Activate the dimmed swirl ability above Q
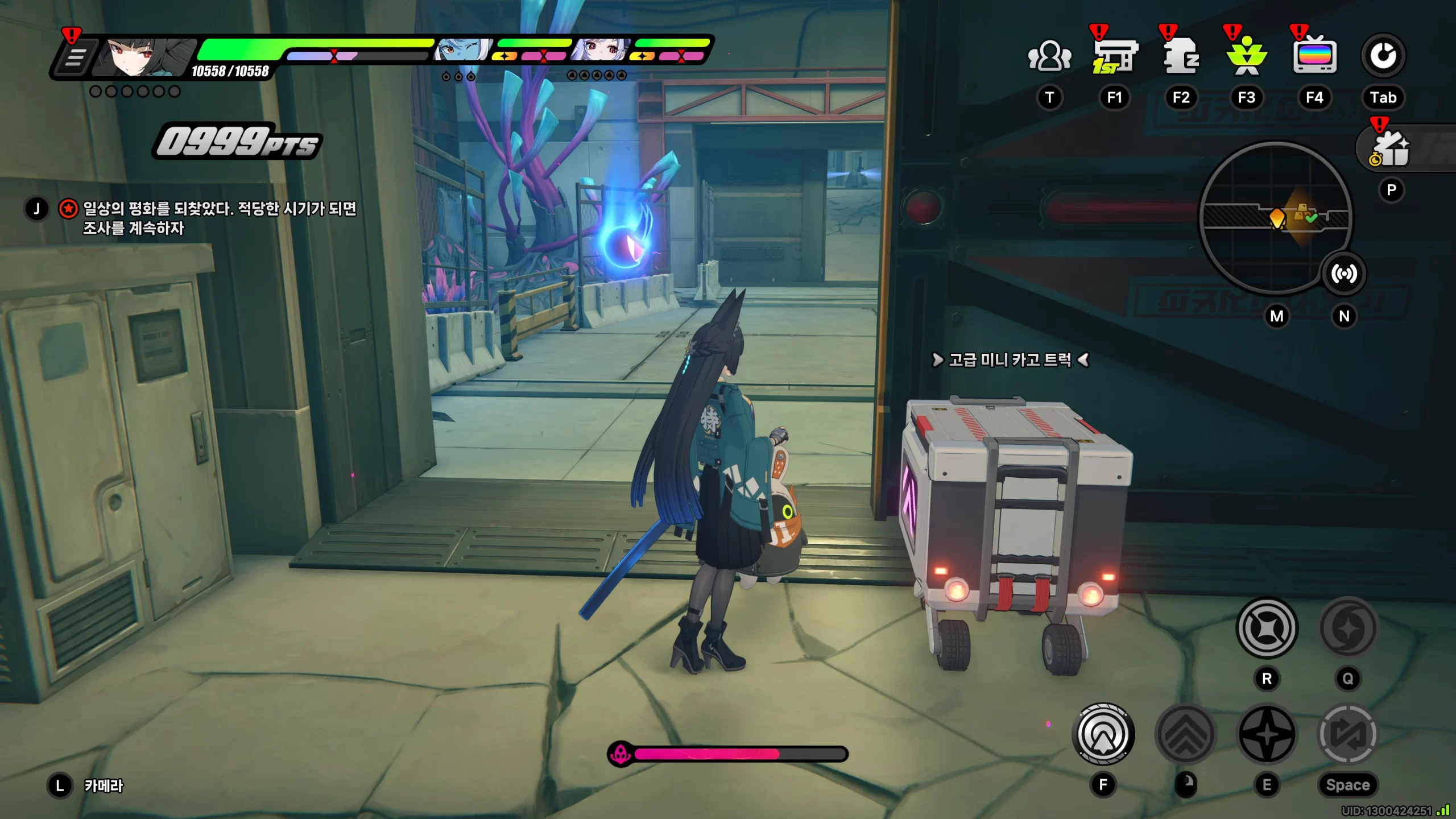This screenshot has height=819, width=1456. click(x=1347, y=628)
